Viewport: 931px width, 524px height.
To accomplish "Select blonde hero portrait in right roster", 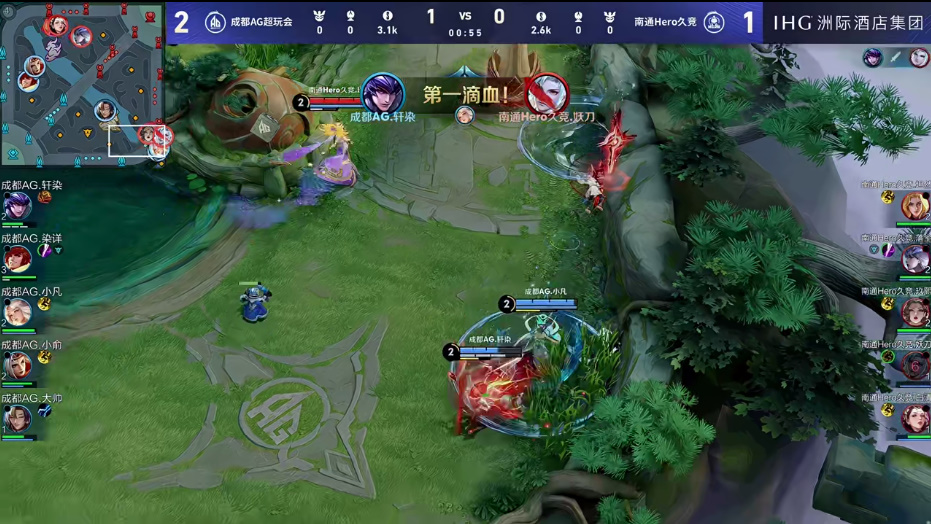I will pyautogui.click(x=914, y=205).
